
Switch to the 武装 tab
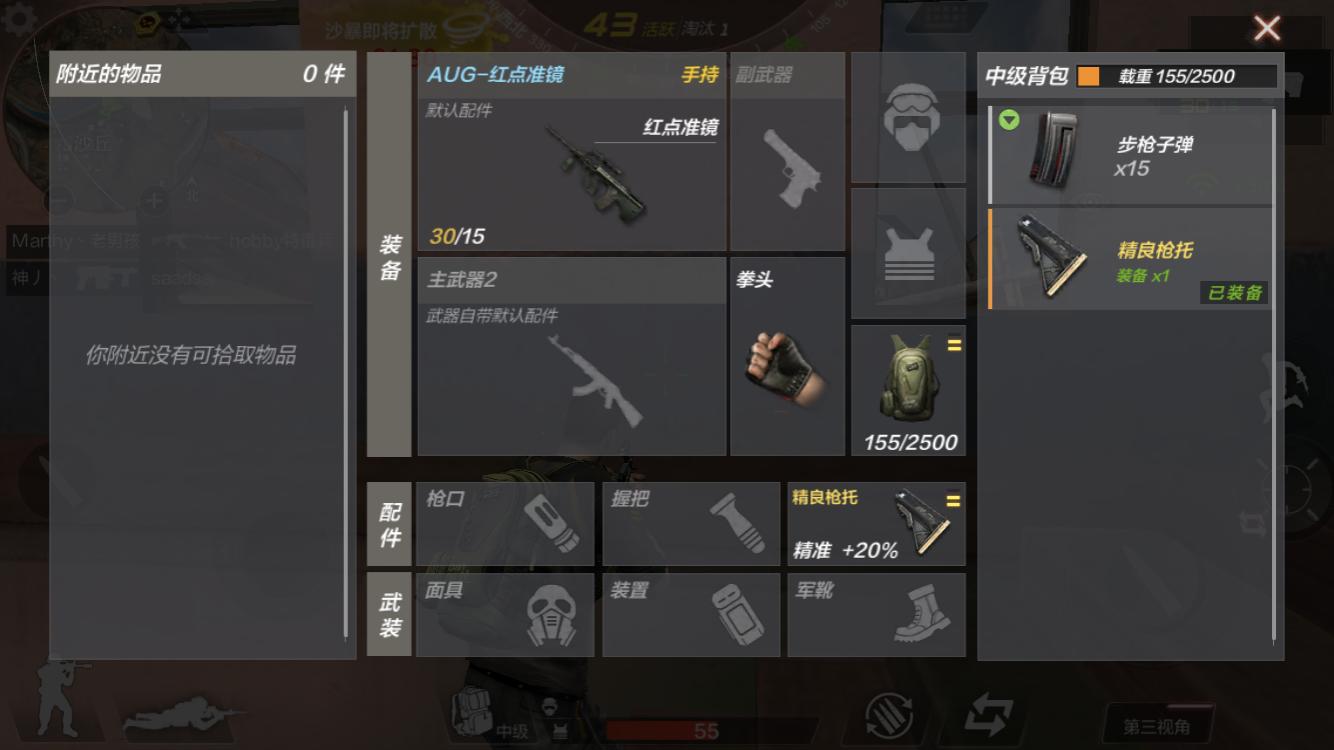pyautogui.click(x=389, y=615)
